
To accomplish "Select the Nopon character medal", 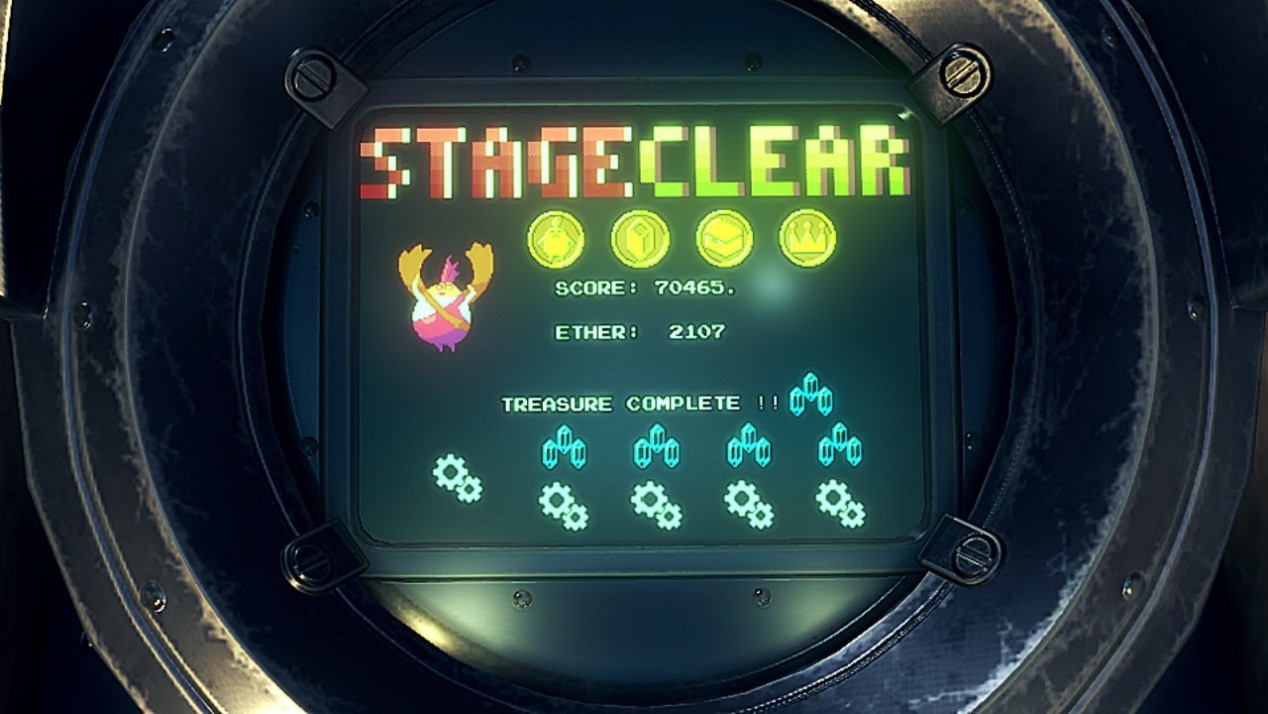I will point(556,238).
